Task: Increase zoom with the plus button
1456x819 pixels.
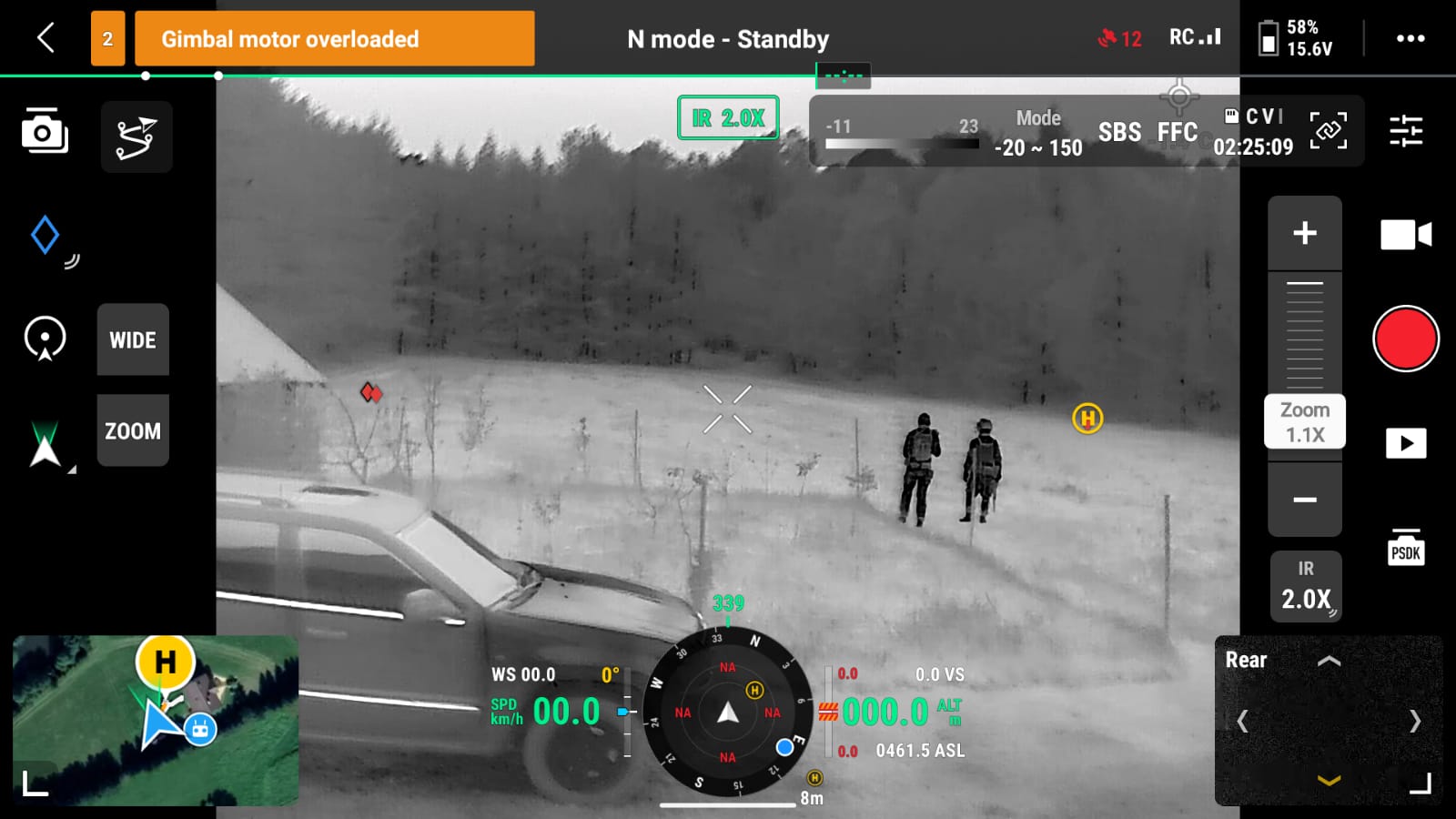Action: pos(1305,233)
